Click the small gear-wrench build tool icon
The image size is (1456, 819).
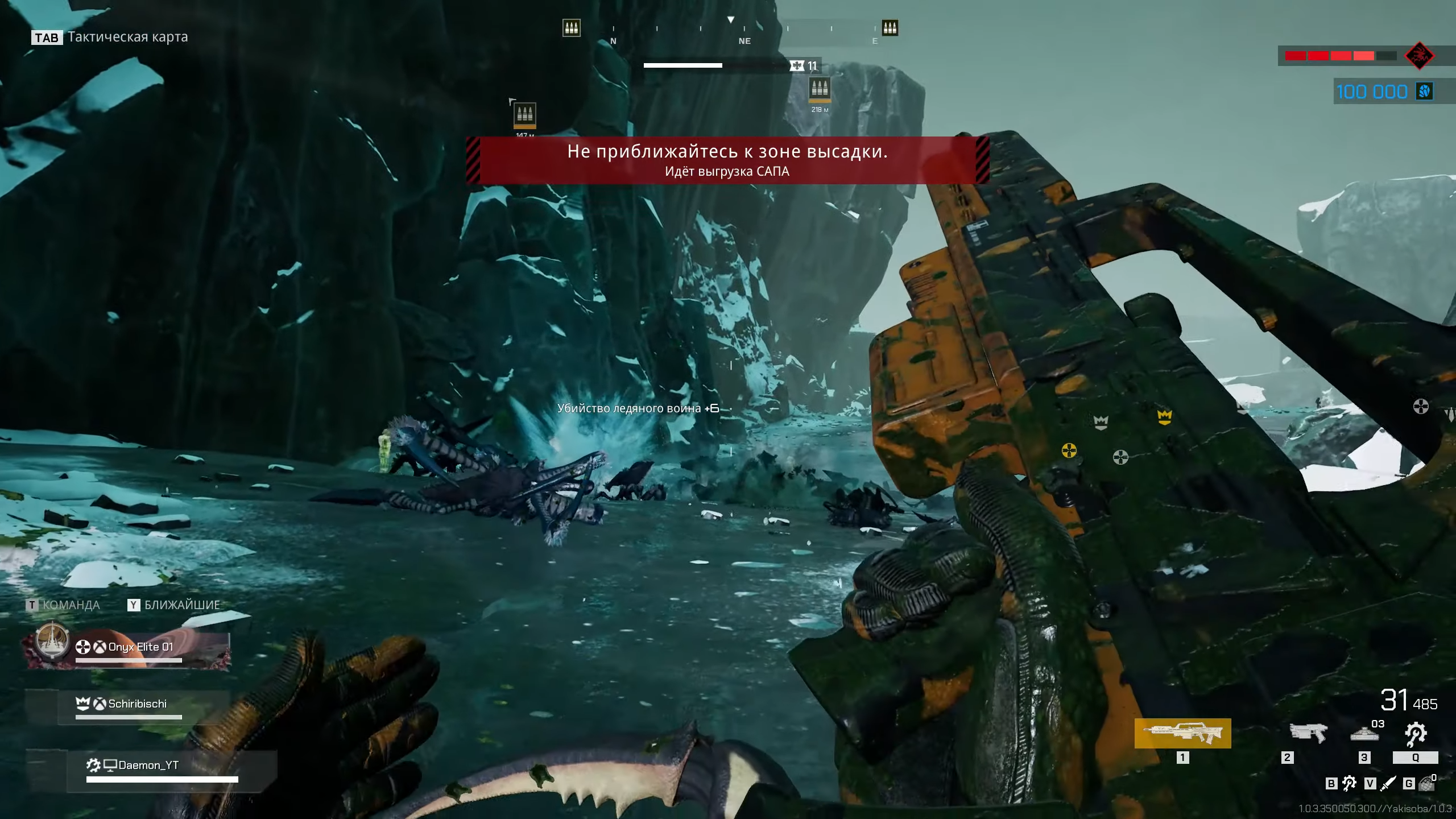(x=1349, y=784)
